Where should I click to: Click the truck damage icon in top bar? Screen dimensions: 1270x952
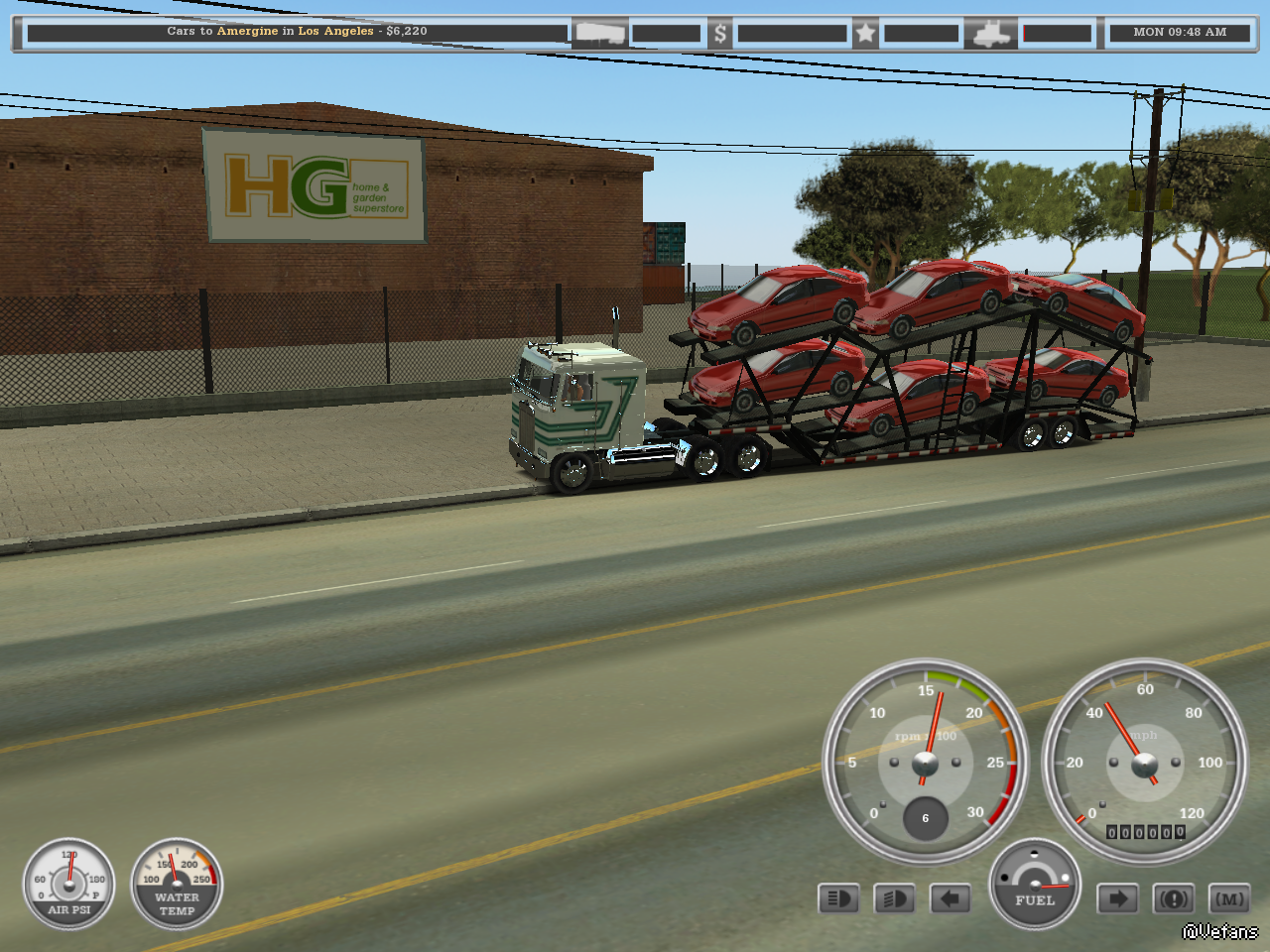coord(991,34)
